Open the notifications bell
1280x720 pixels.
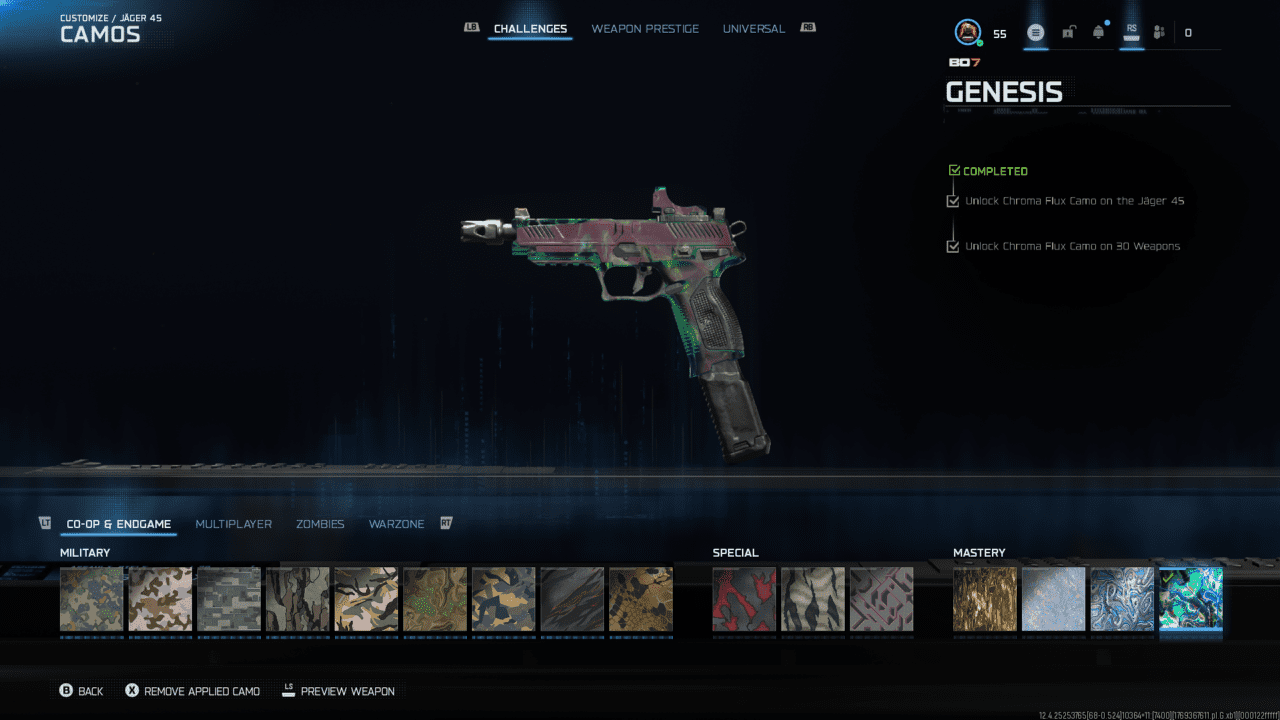(1099, 33)
